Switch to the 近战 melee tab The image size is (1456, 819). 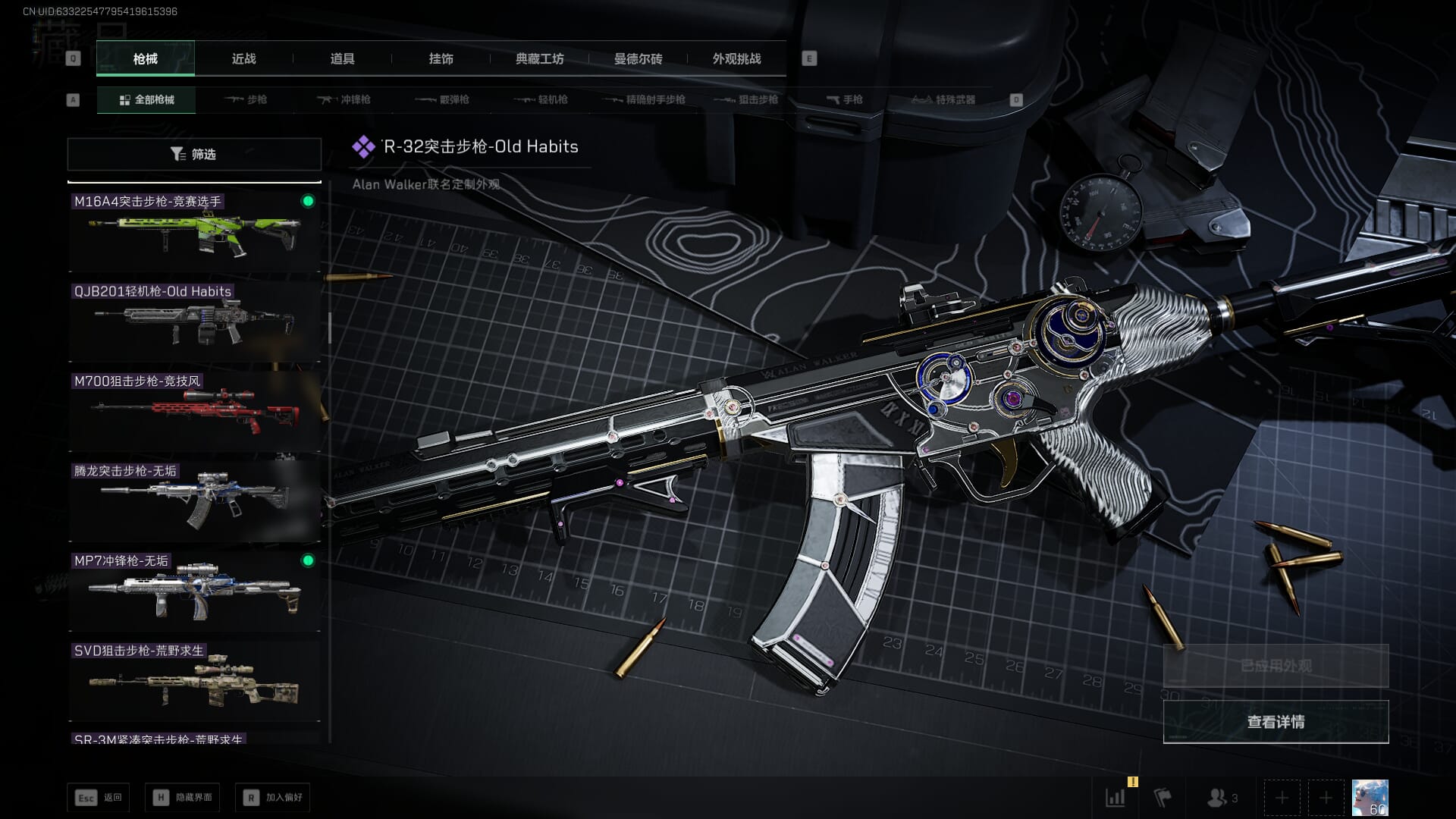click(243, 59)
